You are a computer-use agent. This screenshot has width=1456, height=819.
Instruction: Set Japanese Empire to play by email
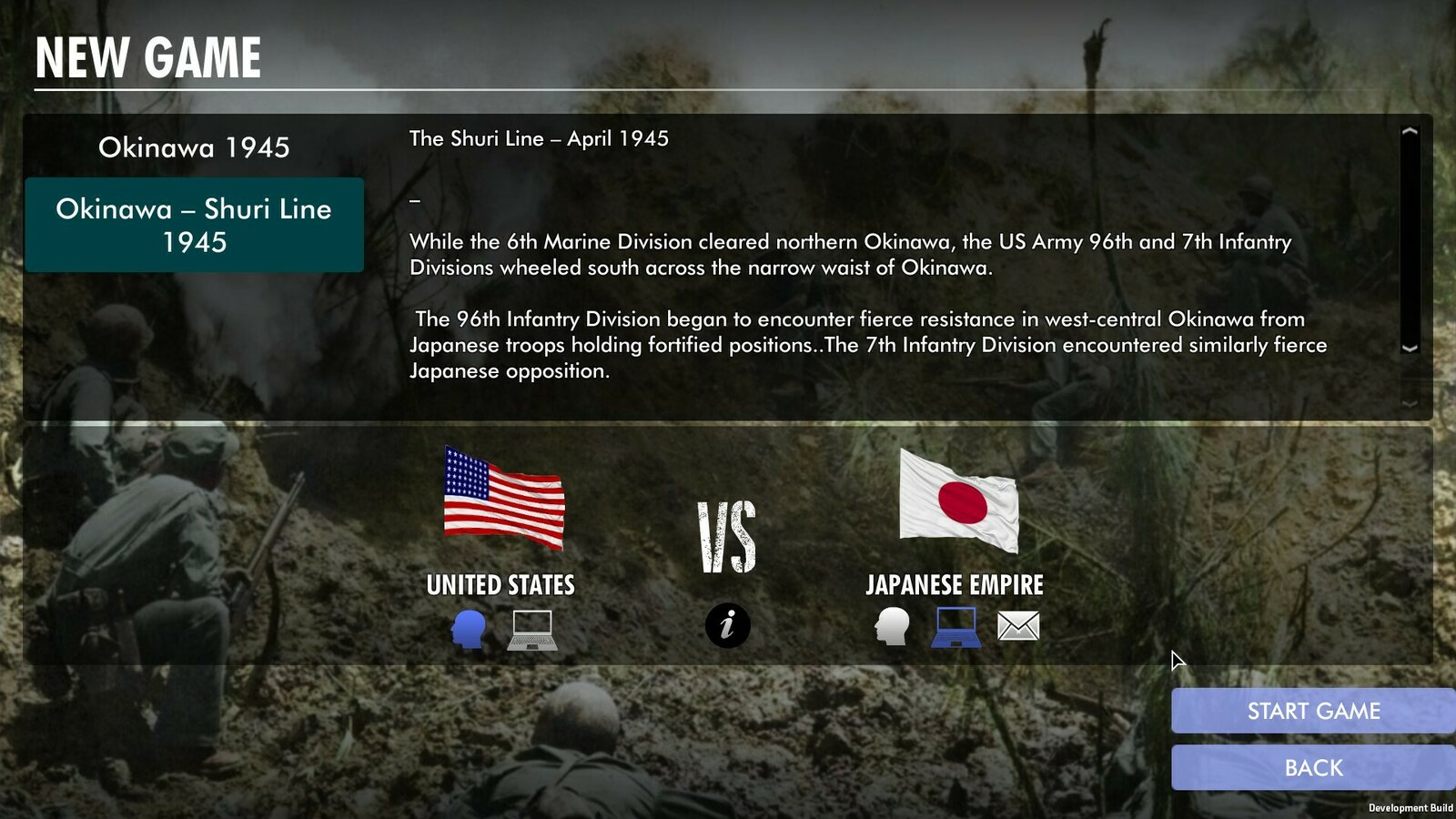click(x=1017, y=626)
